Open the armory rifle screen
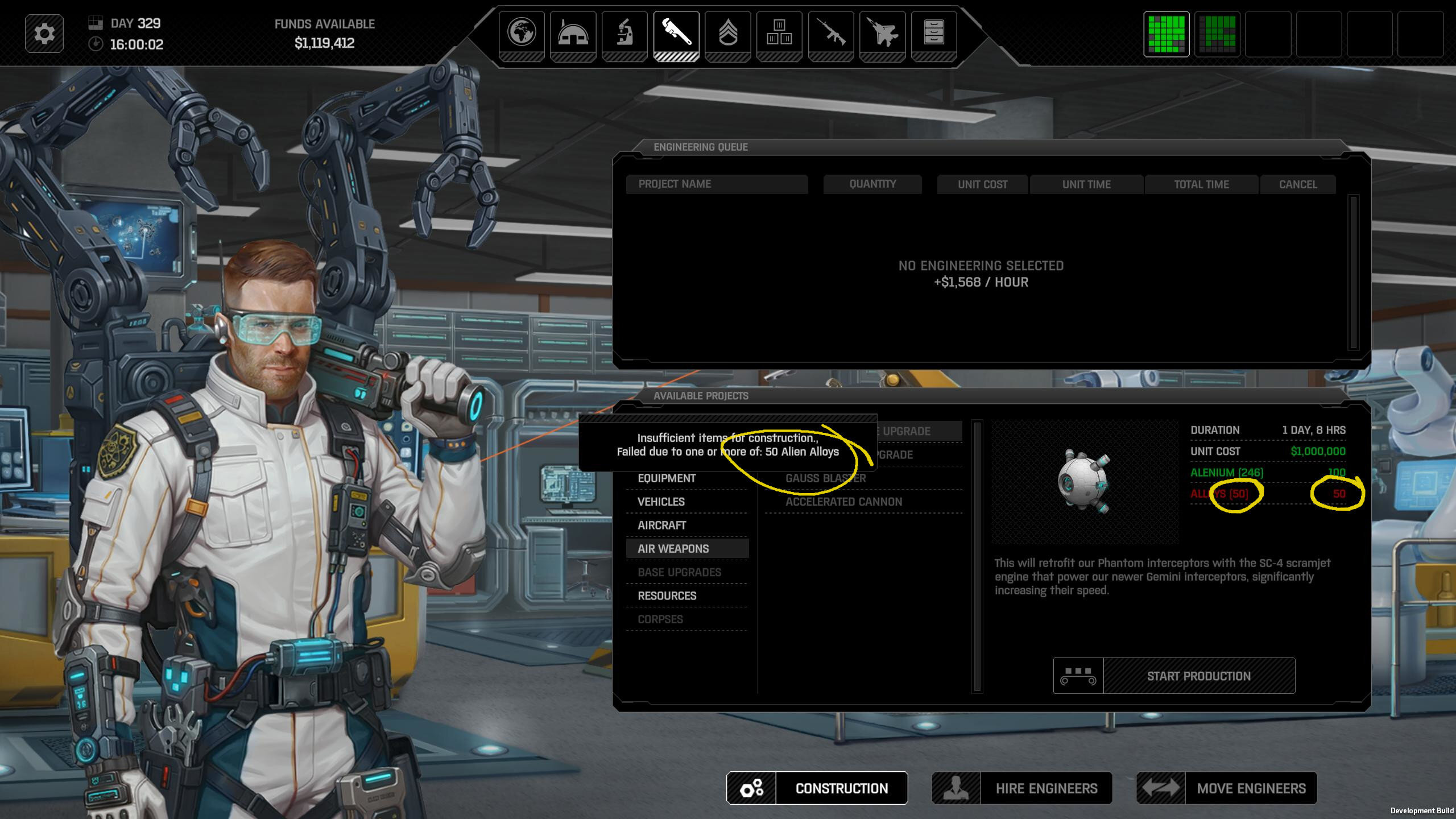This screenshot has width=1456, height=819. (x=830, y=33)
